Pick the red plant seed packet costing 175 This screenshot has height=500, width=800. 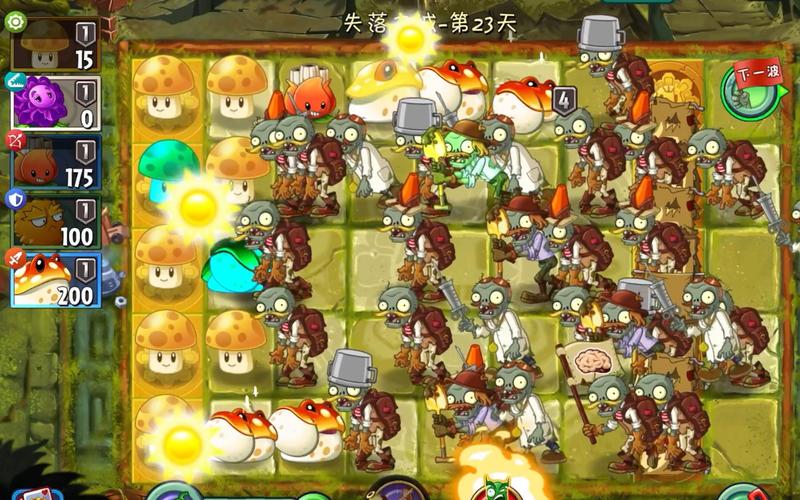point(55,162)
